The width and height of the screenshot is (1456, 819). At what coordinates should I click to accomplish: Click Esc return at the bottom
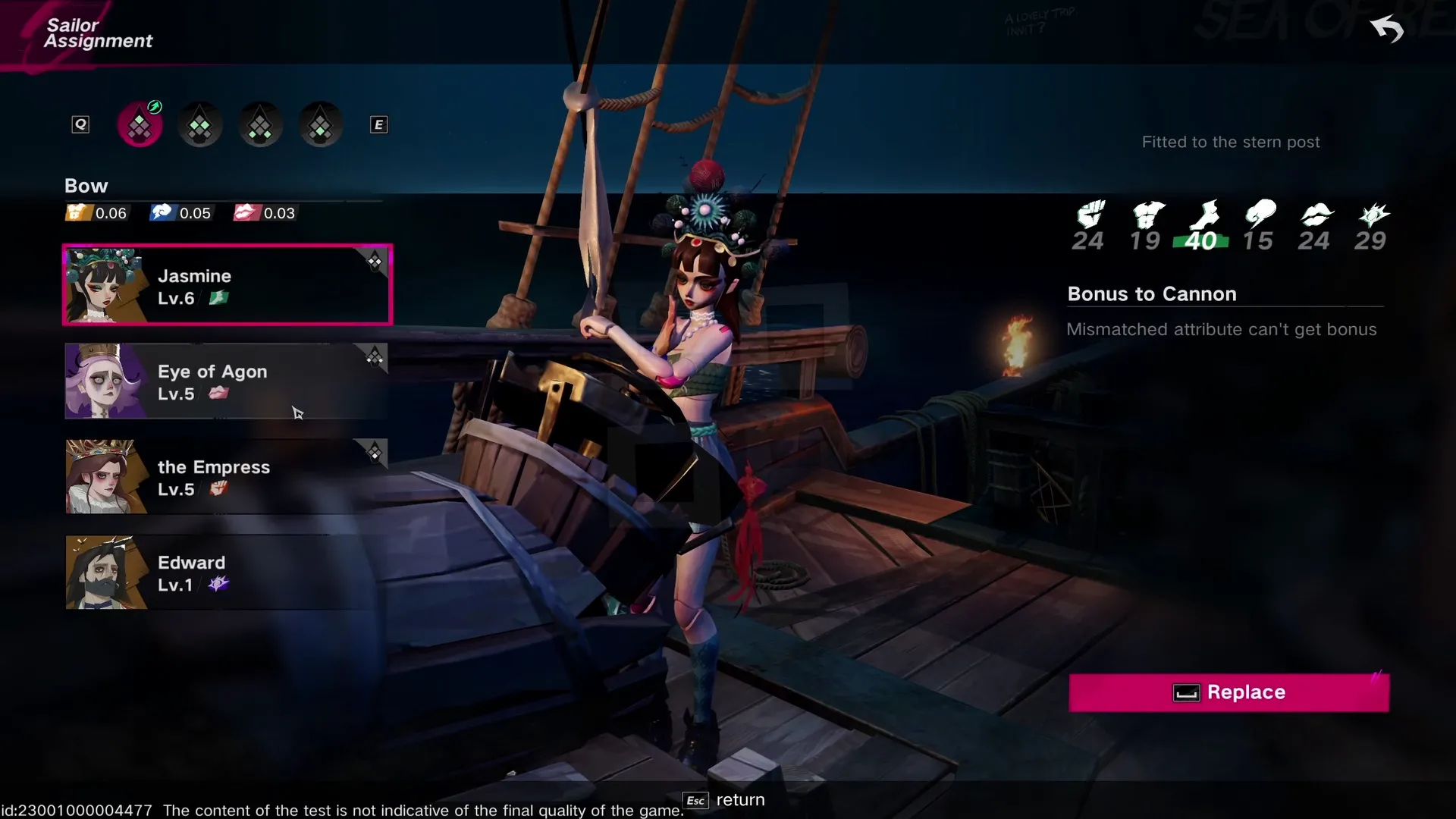point(722,800)
